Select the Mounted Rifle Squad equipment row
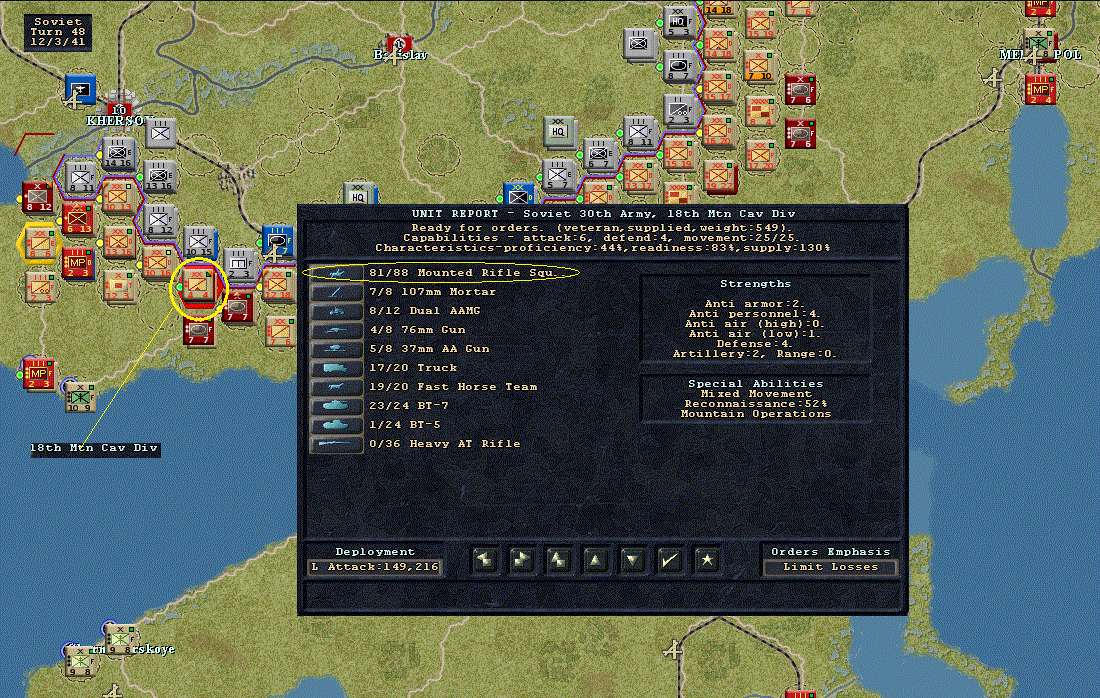Image resolution: width=1100 pixels, height=698 pixels. click(442, 273)
